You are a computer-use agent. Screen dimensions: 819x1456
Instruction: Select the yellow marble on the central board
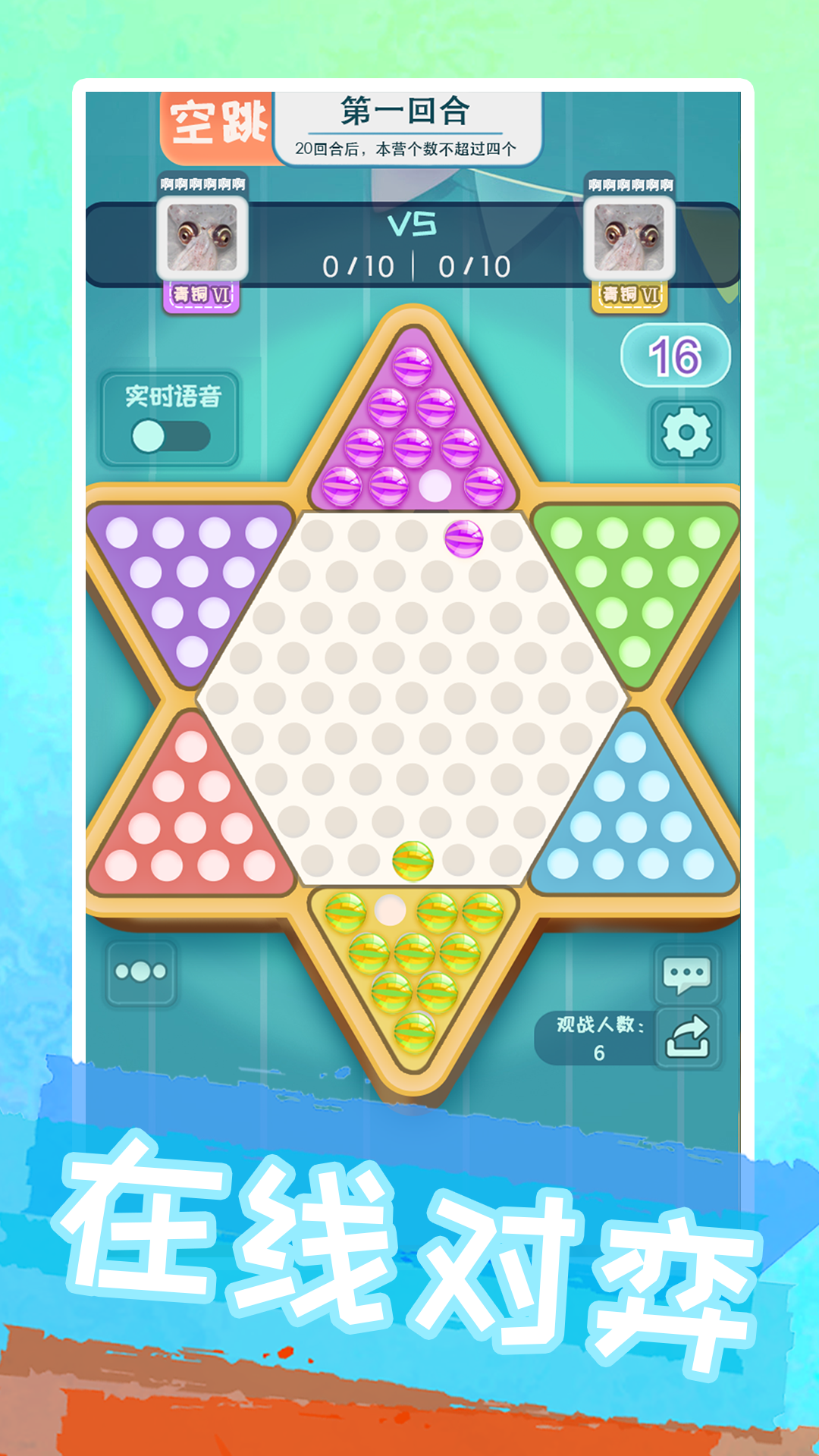pyautogui.click(x=413, y=861)
